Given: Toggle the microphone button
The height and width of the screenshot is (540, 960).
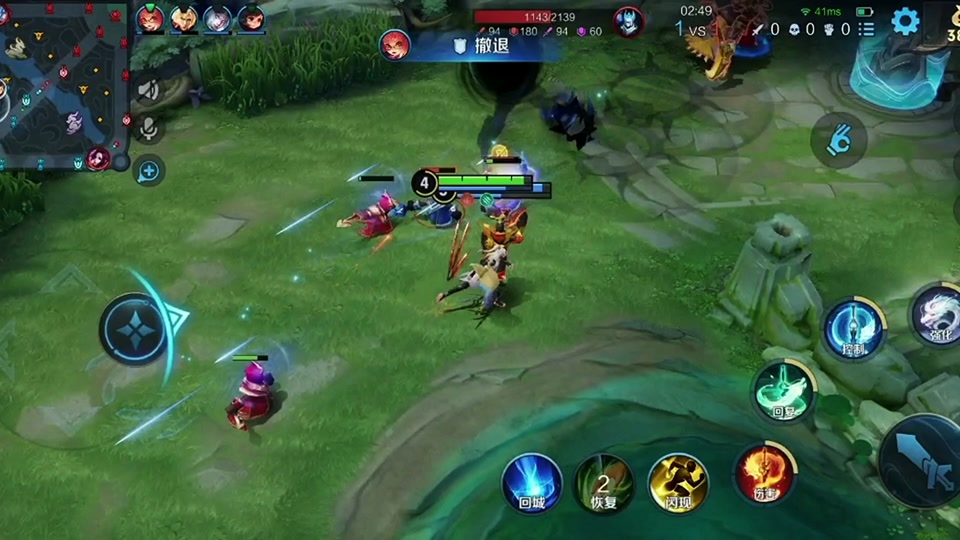Looking at the screenshot, I should [x=149, y=129].
